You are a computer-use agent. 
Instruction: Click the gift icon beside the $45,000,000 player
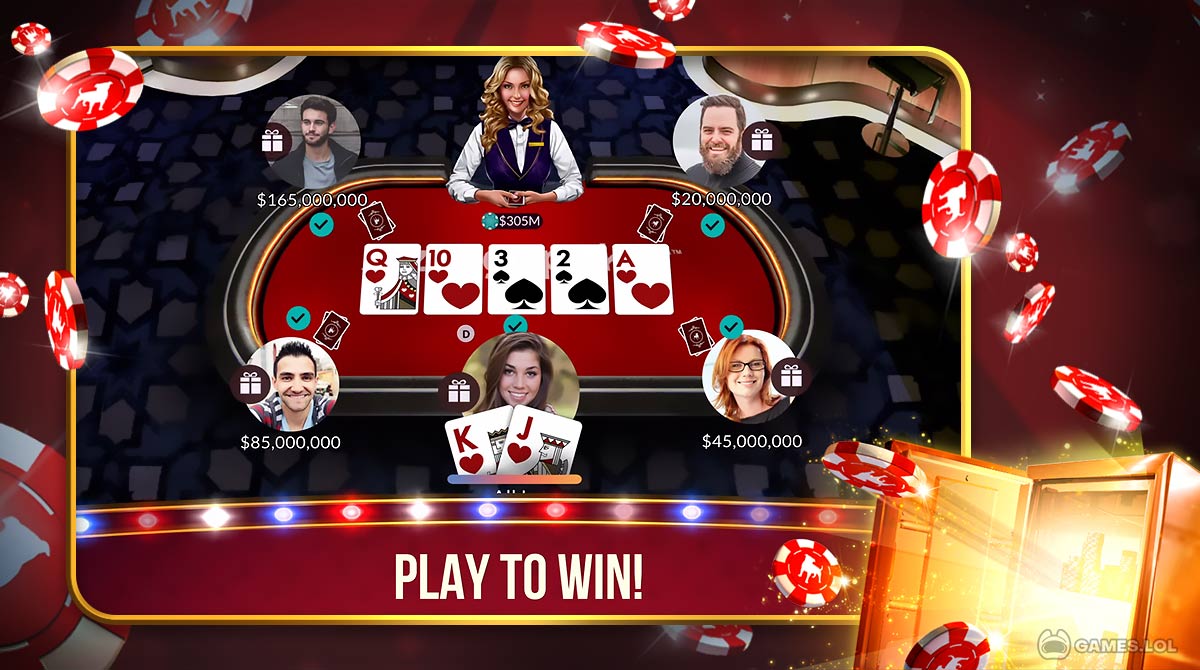tap(791, 376)
